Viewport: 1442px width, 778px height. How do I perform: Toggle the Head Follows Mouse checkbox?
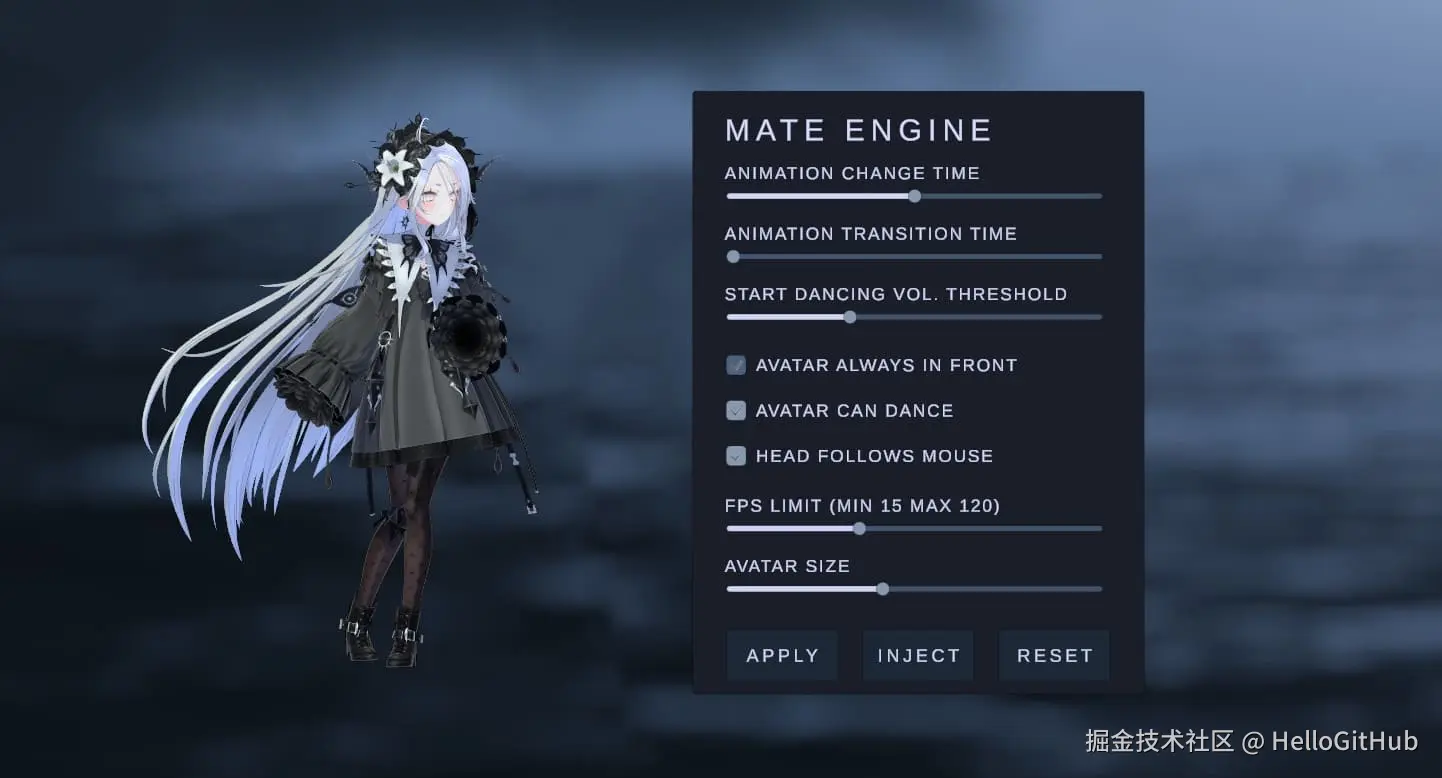(x=736, y=456)
